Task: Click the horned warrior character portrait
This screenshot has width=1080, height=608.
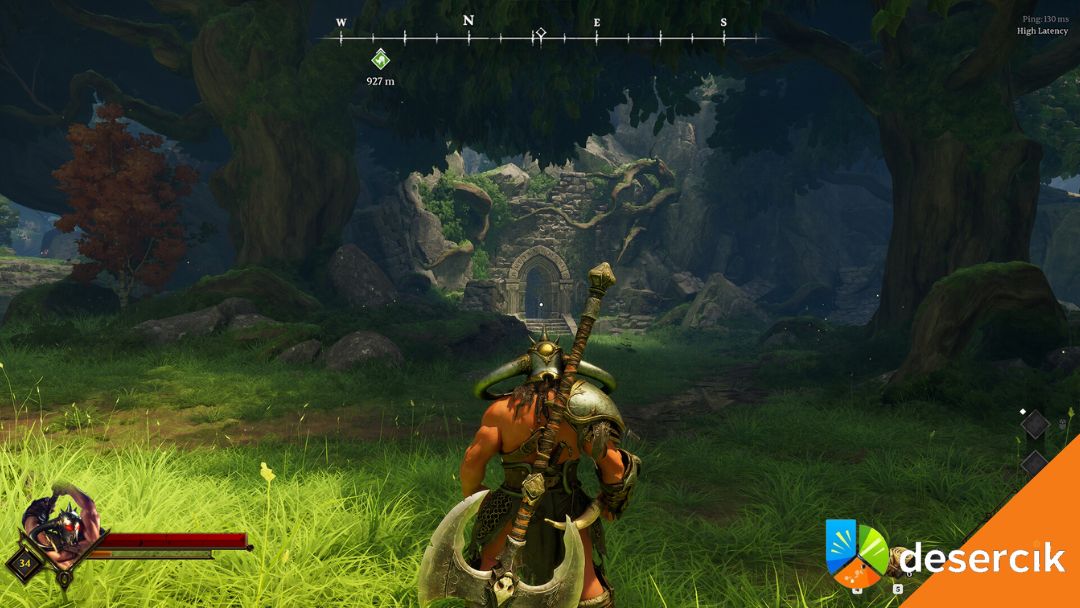Action: (x=60, y=522)
